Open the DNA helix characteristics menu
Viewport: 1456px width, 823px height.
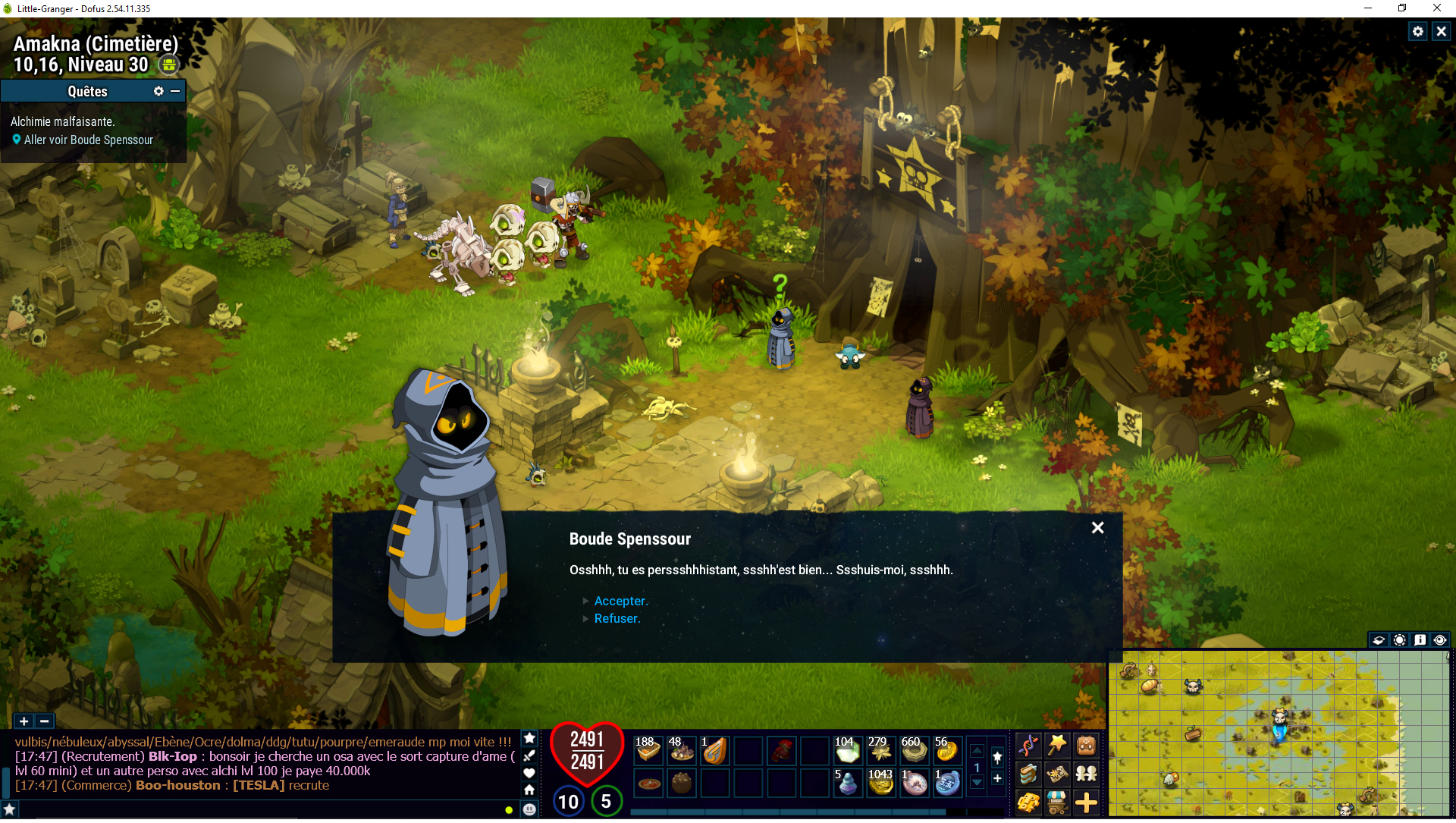tap(1028, 746)
